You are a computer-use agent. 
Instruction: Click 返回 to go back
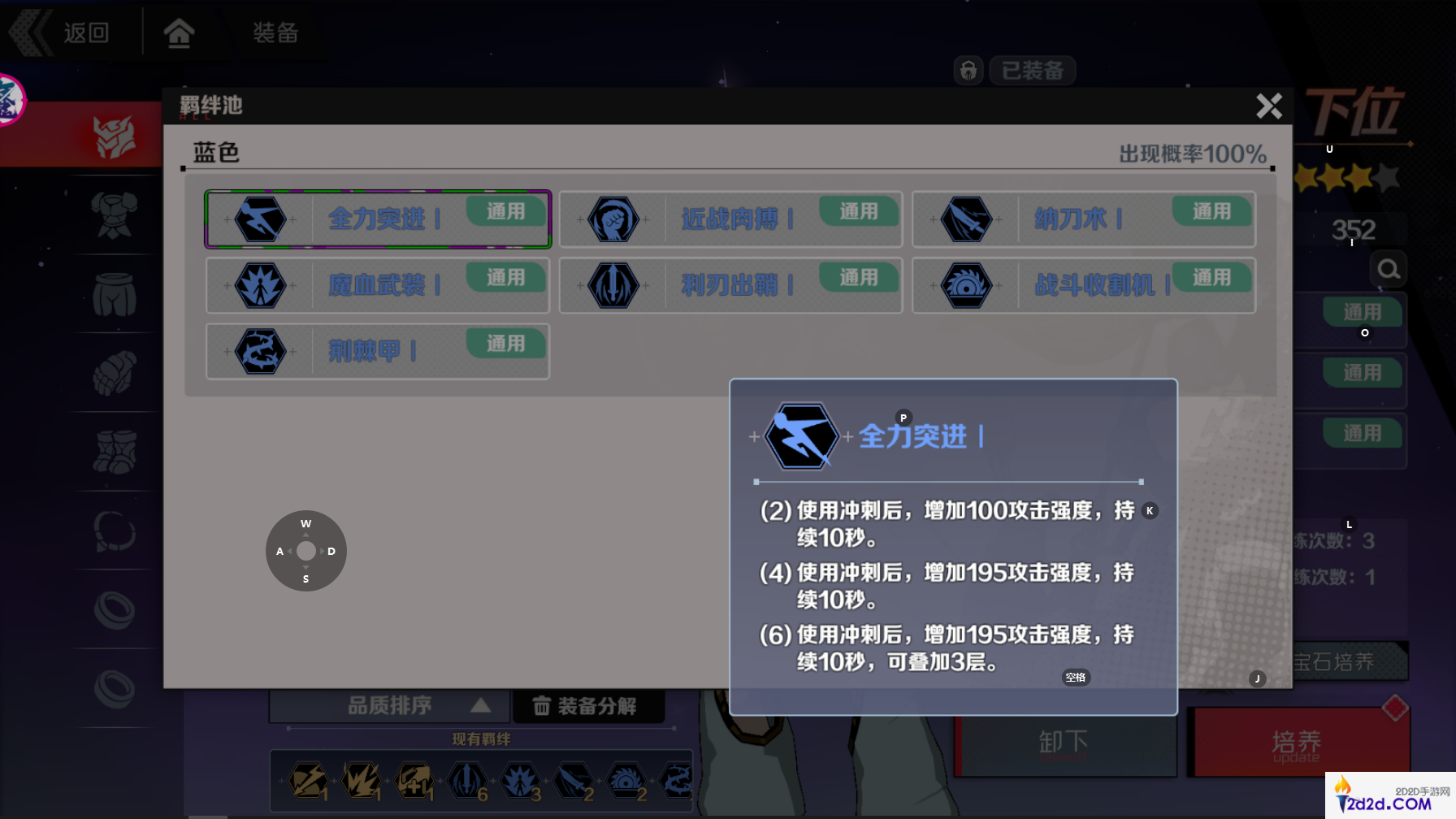point(84,32)
